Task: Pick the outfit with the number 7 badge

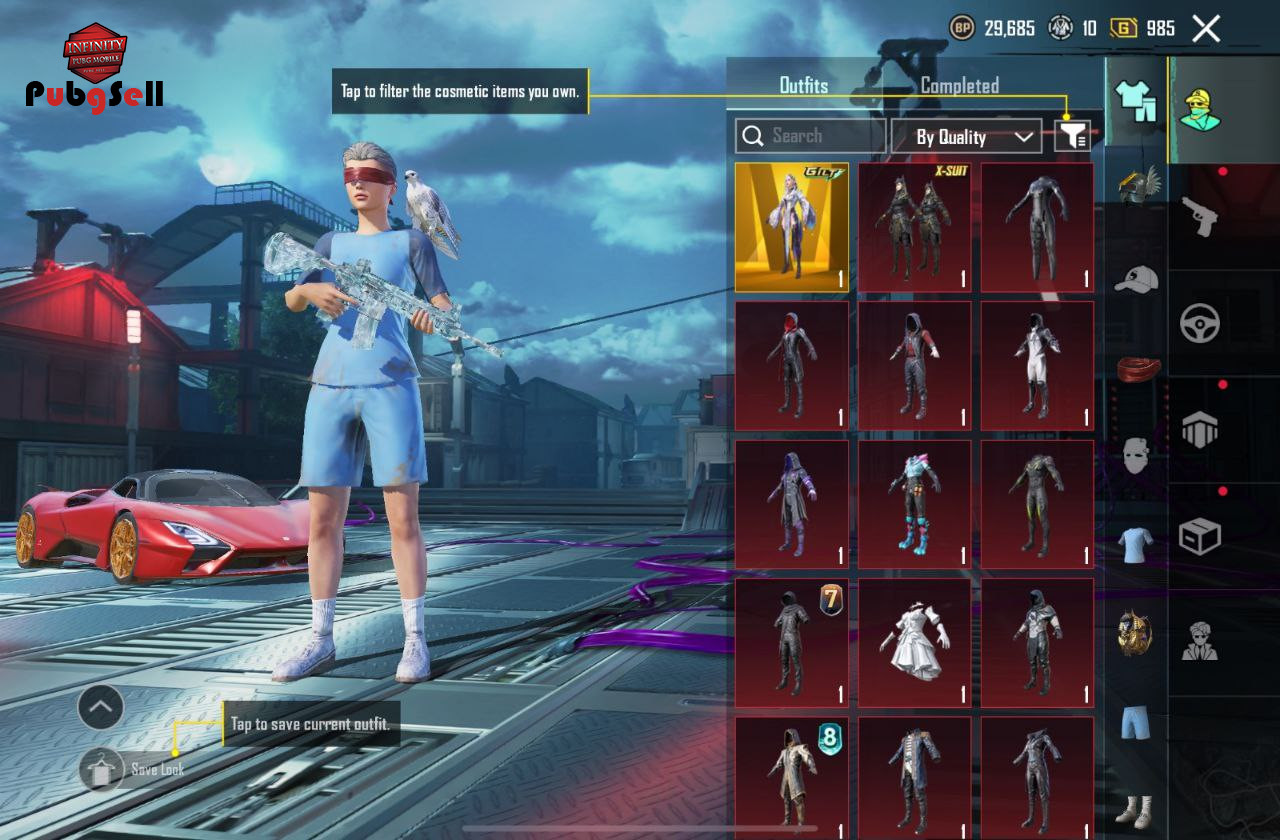Action: click(792, 643)
